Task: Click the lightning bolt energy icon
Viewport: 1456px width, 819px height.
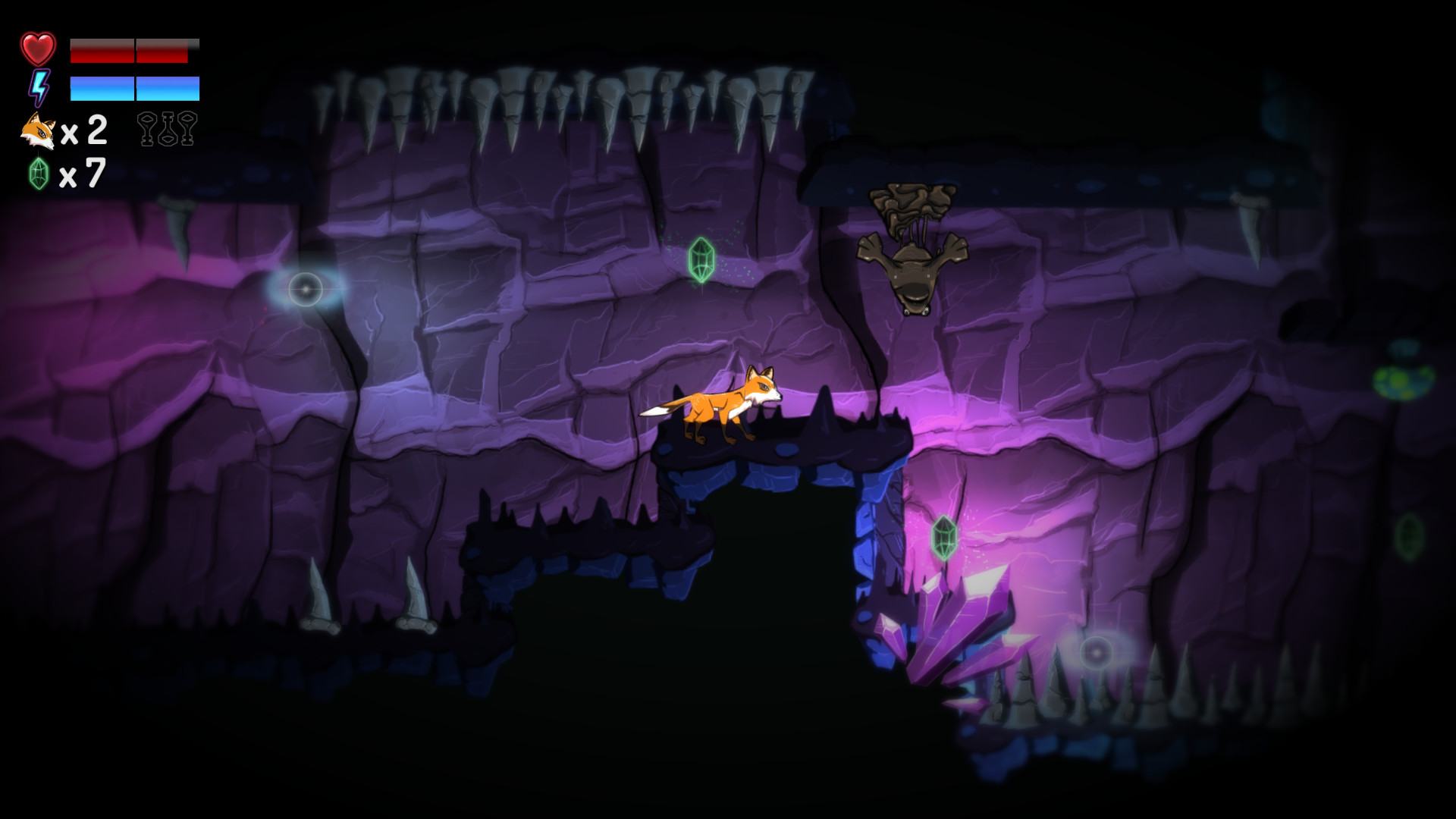Action: coord(38,88)
